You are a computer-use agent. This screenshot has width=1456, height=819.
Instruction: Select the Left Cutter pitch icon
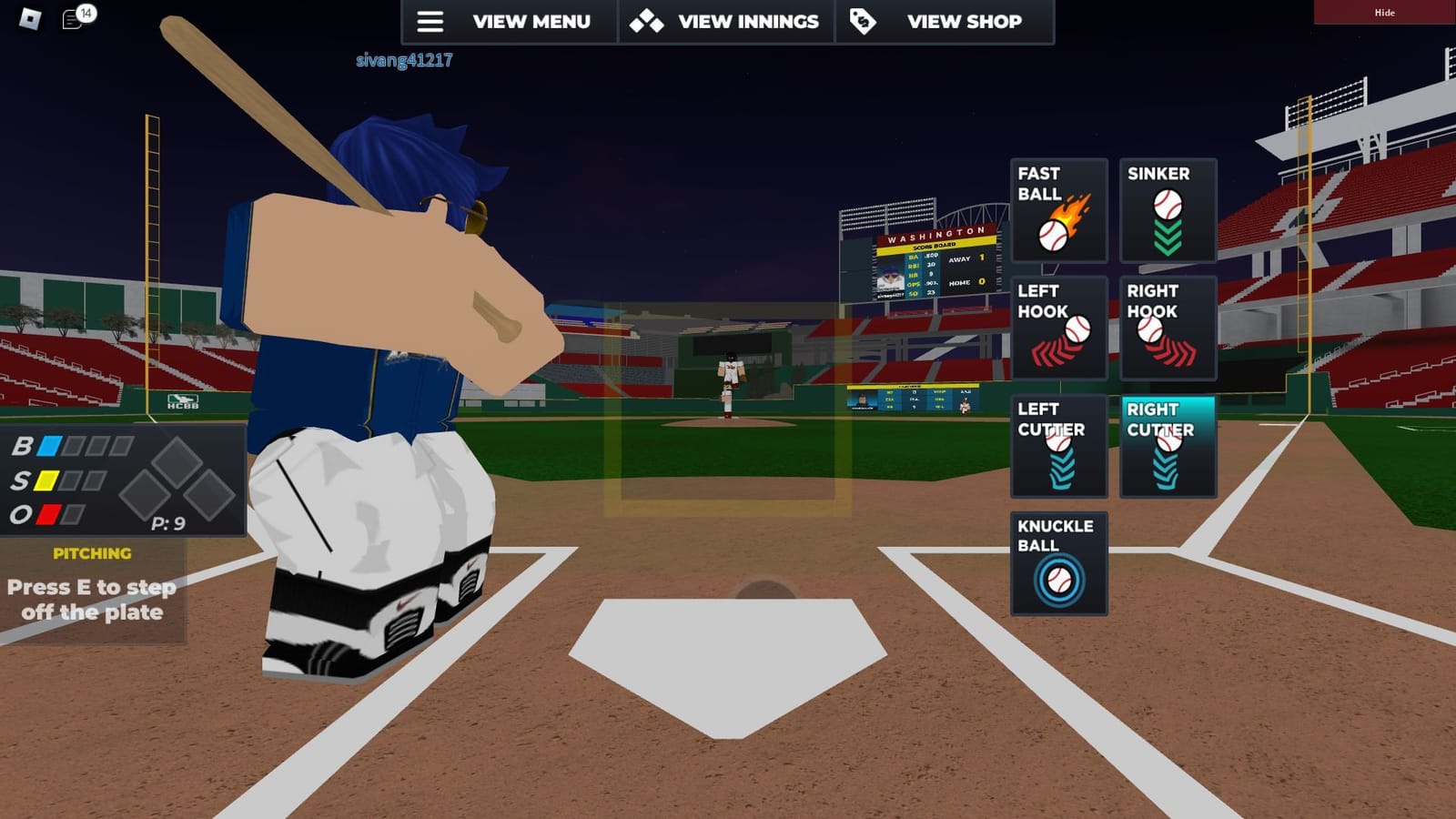tap(1058, 445)
